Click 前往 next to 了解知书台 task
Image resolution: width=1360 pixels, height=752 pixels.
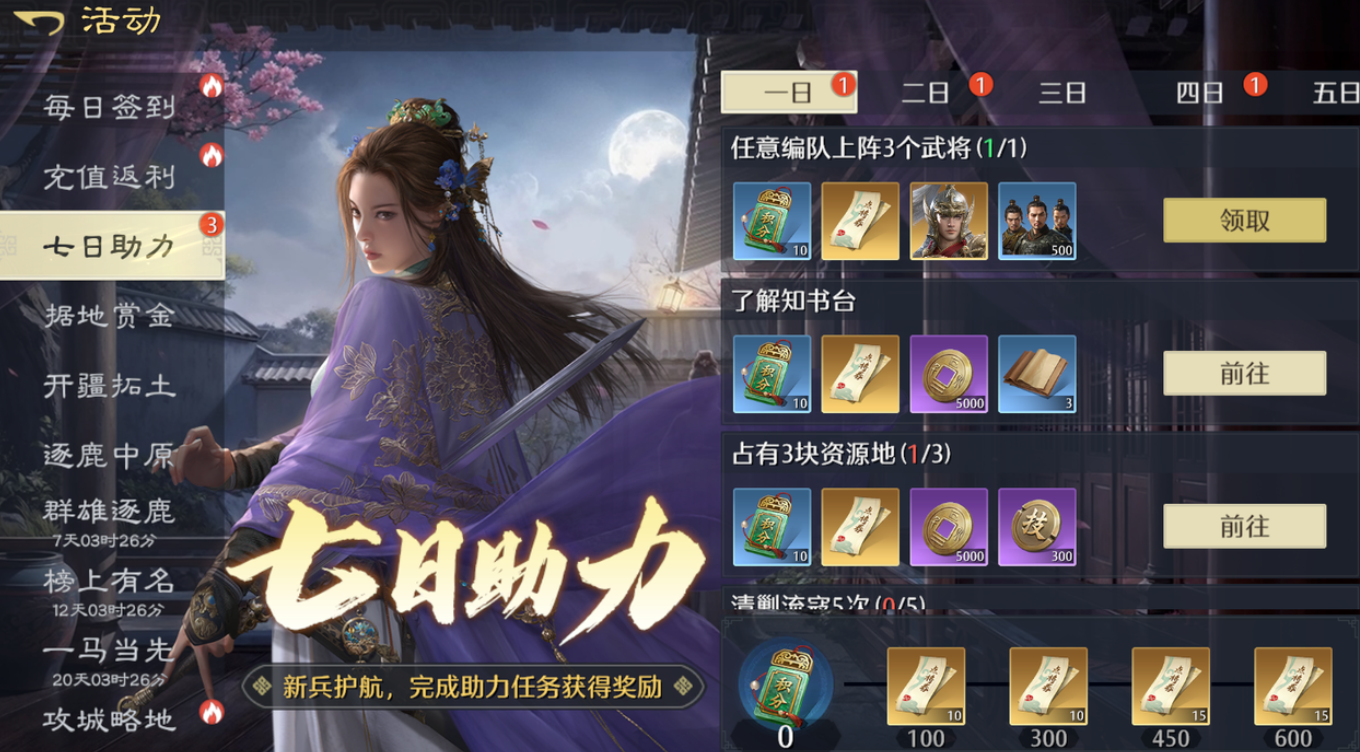(1242, 374)
